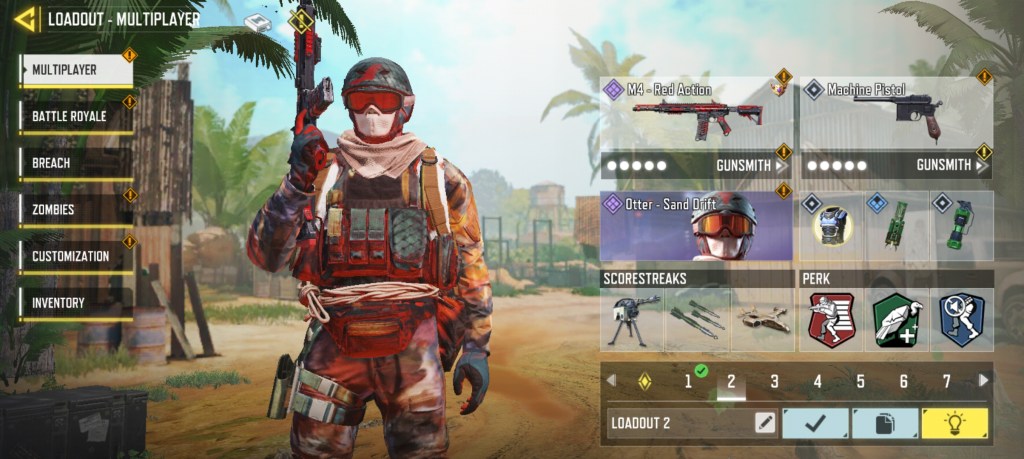Show the next loadouts with the right arrow
Image resolution: width=1024 pixels, height=459 pixels.
click(984, 380)
